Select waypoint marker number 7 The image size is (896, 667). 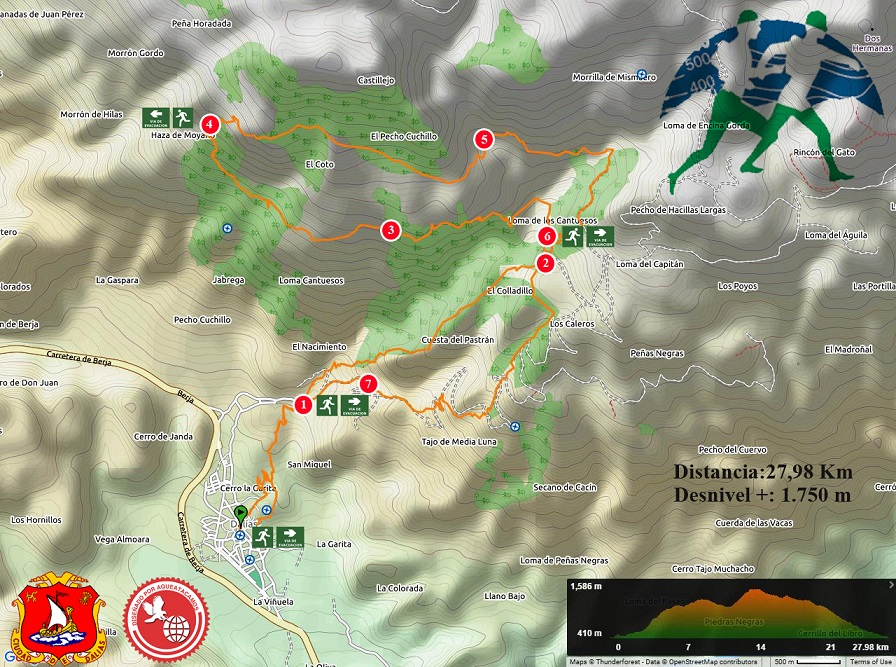(x=369, y=383)
